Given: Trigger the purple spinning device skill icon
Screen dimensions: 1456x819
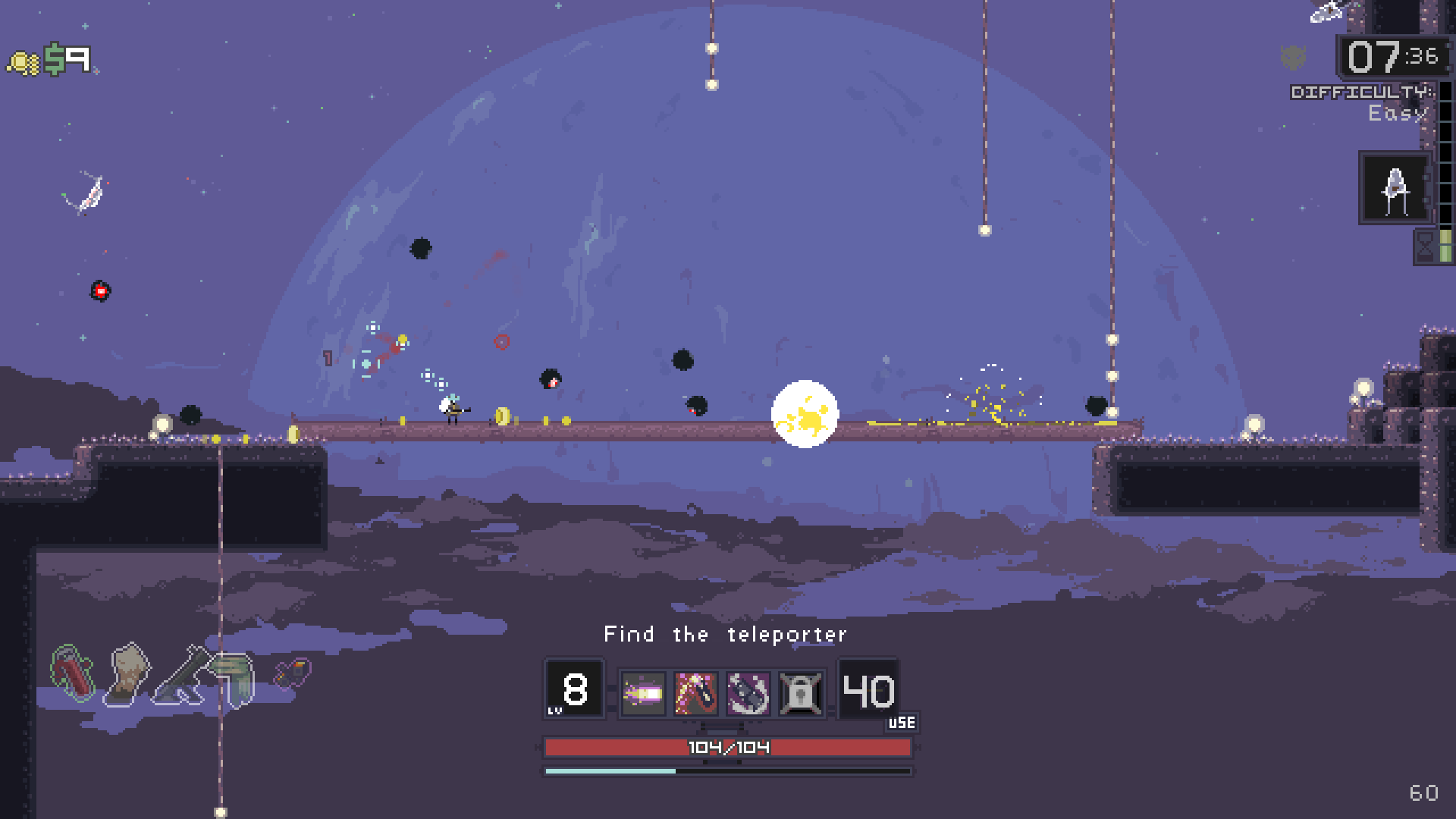Looking at the screenshot, I should click(x=748, y=693).
